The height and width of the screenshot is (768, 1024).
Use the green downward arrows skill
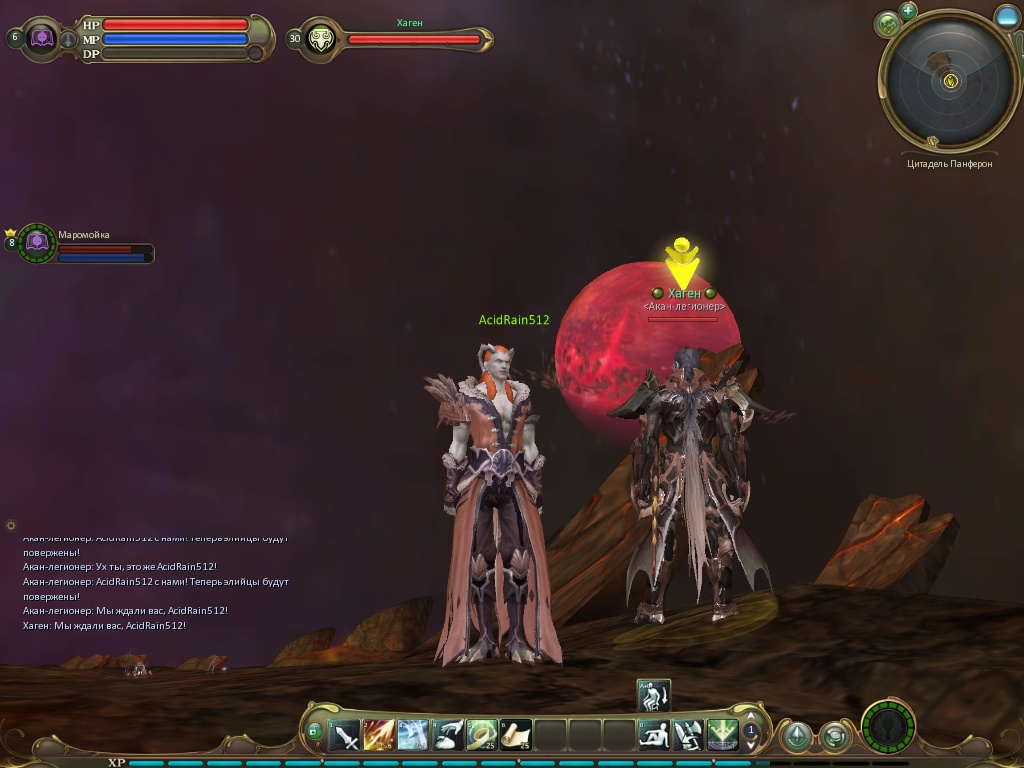coord(722,736)
